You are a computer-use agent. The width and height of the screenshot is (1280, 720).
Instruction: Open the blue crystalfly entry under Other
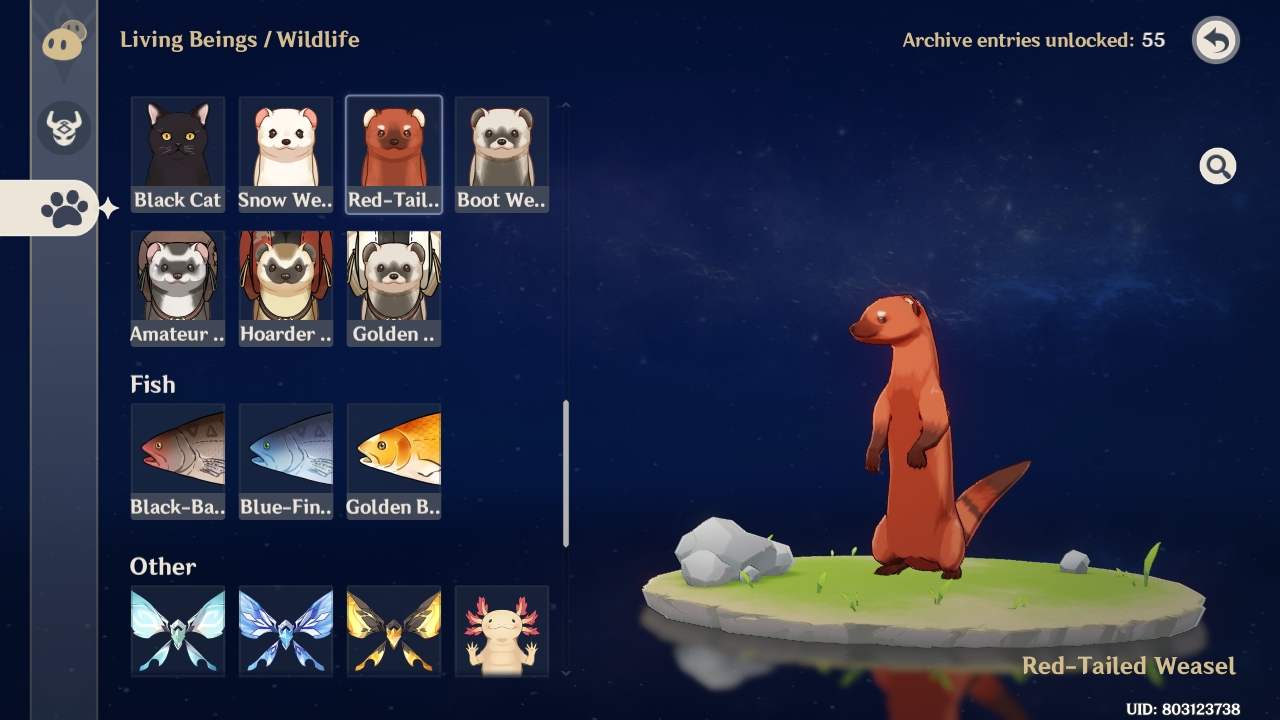coord(285,630)
